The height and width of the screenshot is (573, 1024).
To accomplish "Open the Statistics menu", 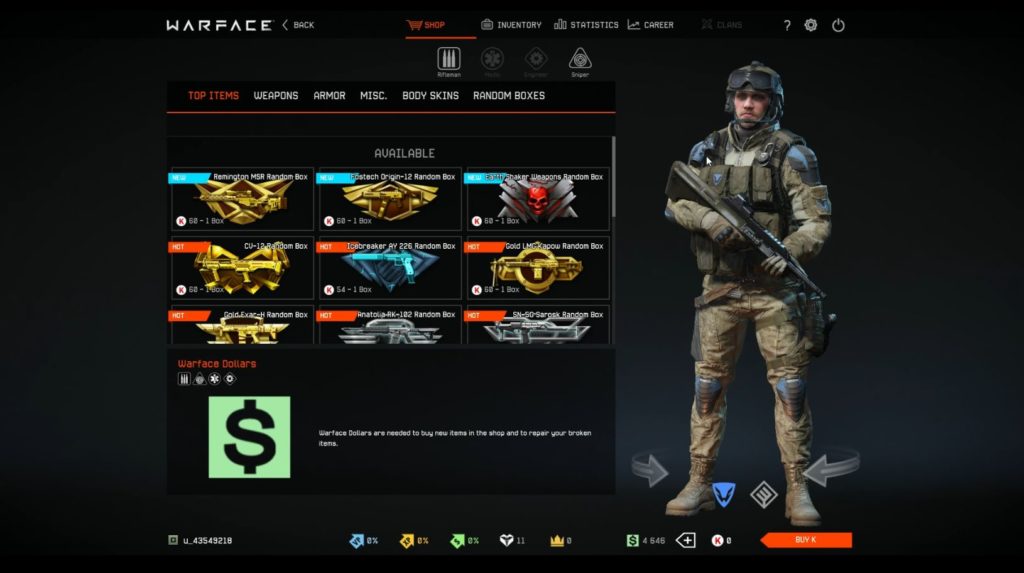I will click(586, 25).
